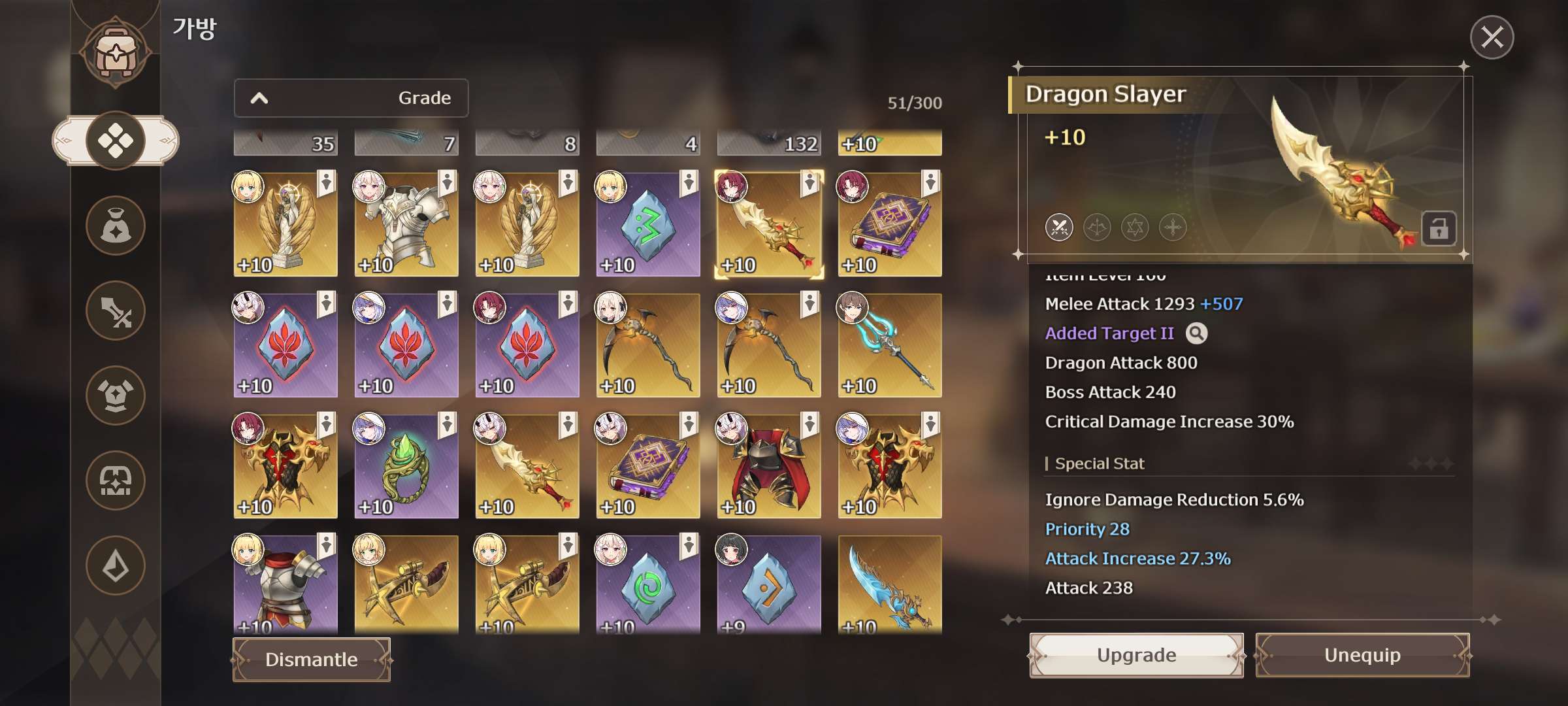Toggle the item lock icon

click(1439, 229)
